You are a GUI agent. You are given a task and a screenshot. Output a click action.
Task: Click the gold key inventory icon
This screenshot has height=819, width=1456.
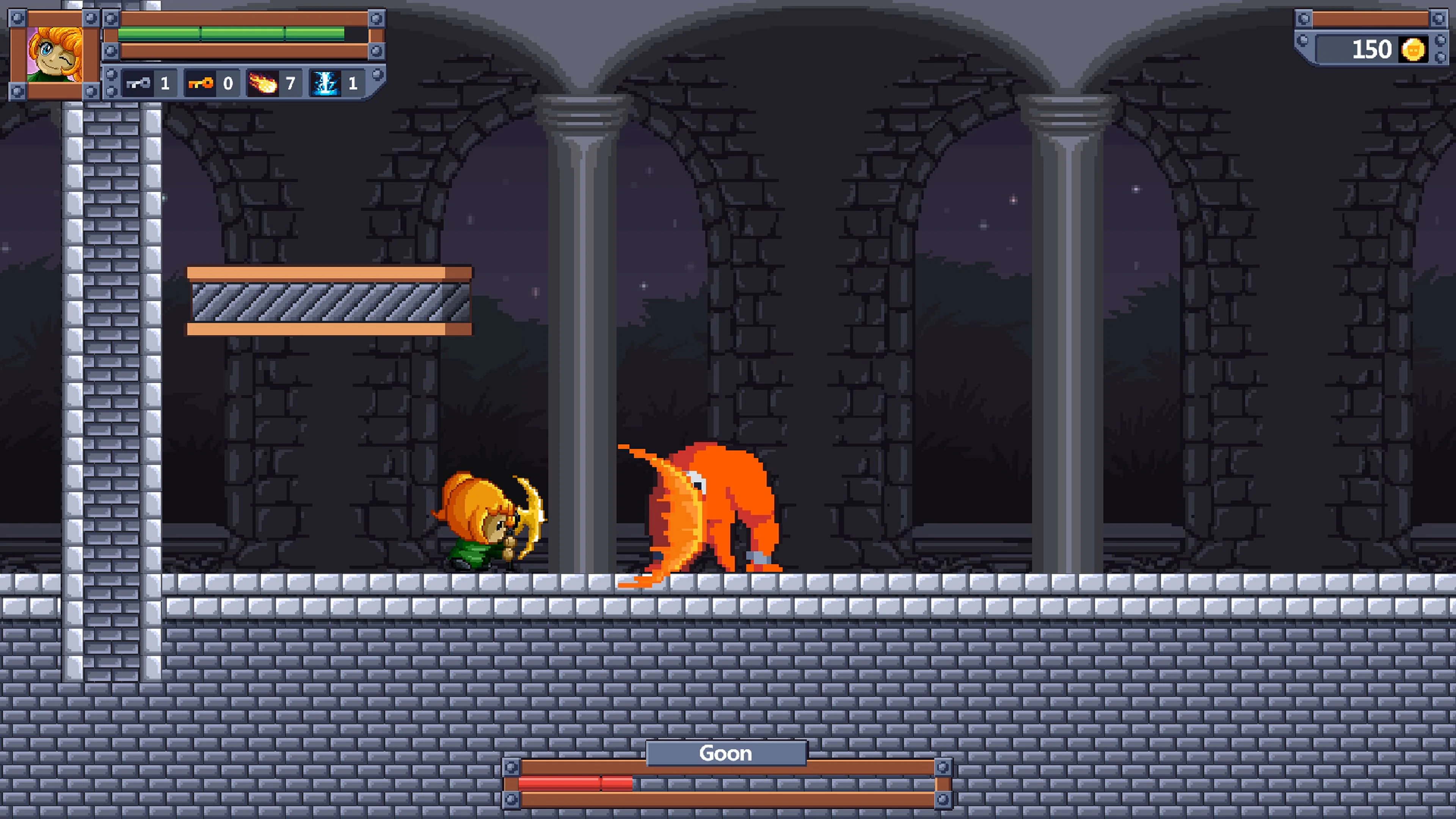(202, 83)
